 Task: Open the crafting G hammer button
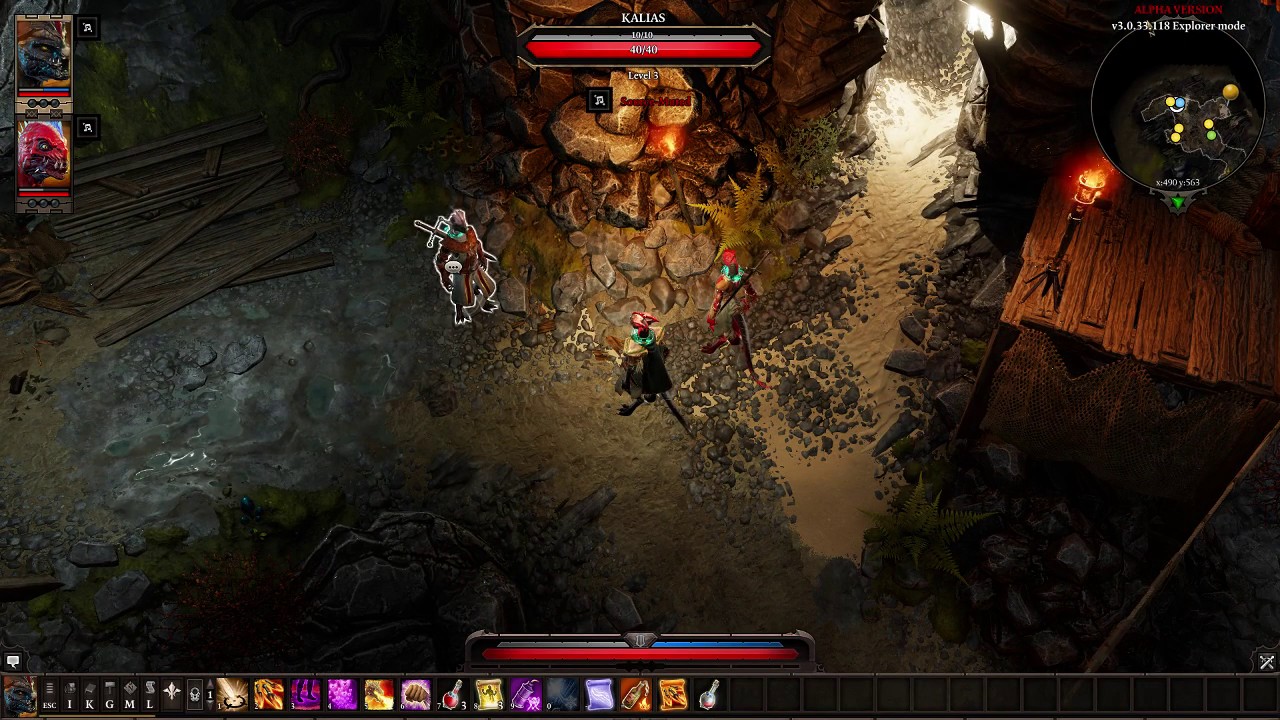click(109, 694)
